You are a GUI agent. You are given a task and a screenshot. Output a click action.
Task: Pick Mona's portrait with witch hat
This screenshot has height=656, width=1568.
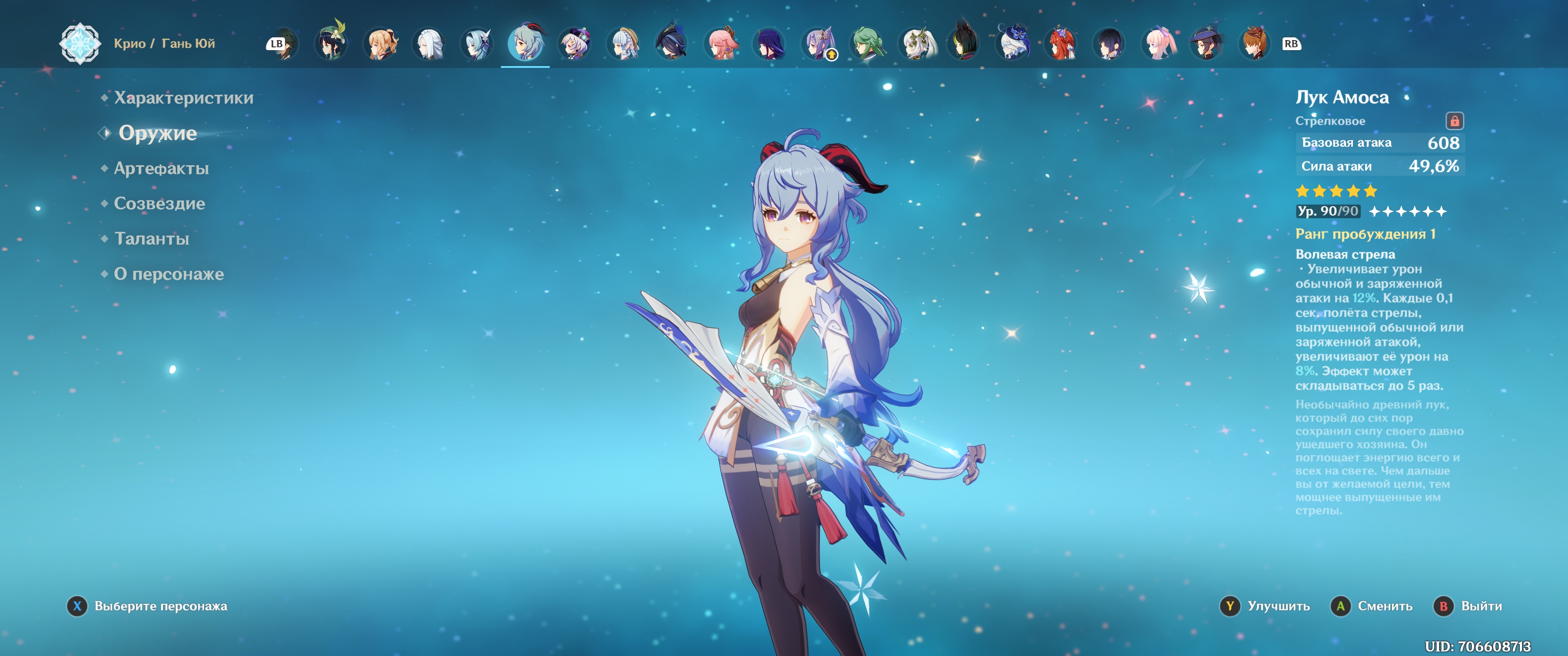point(1207,43)
